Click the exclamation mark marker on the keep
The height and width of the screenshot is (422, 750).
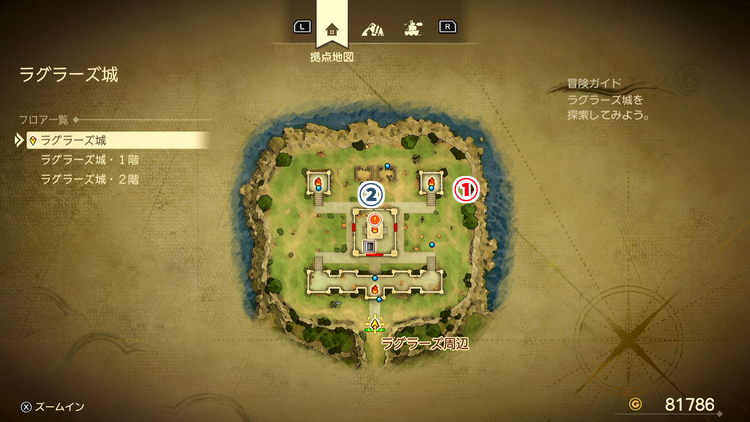coord(375,219)
